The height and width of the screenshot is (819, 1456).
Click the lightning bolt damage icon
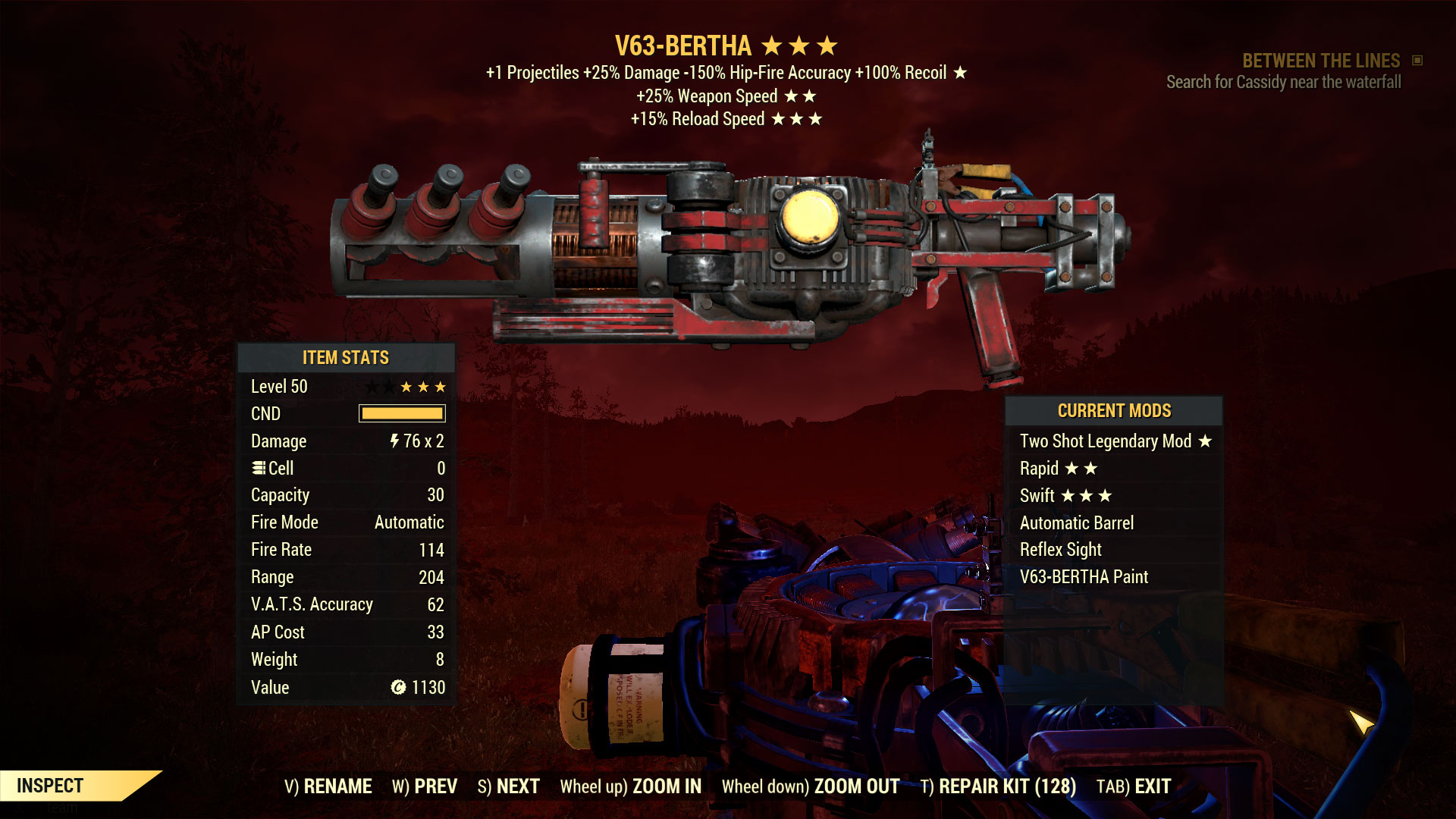397,441
